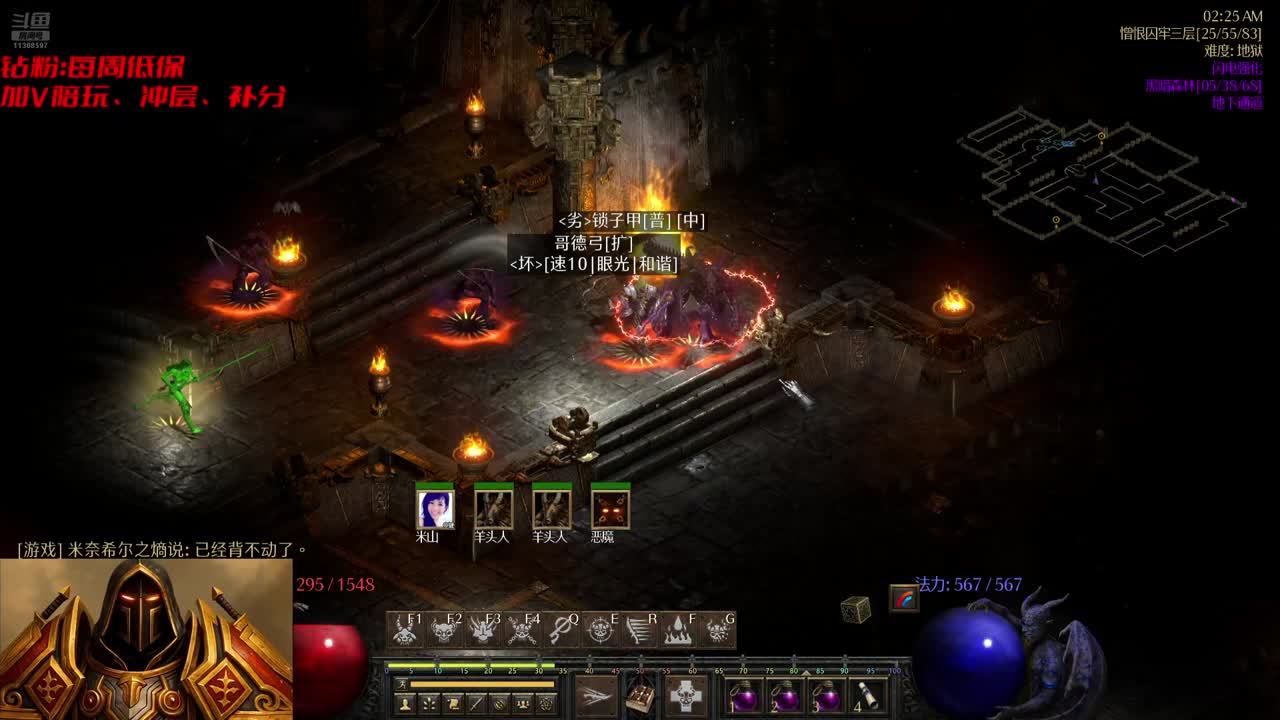Open the character sheet mini-panel button
This screenshot has width=1280, height=720.
coord(405,704)
